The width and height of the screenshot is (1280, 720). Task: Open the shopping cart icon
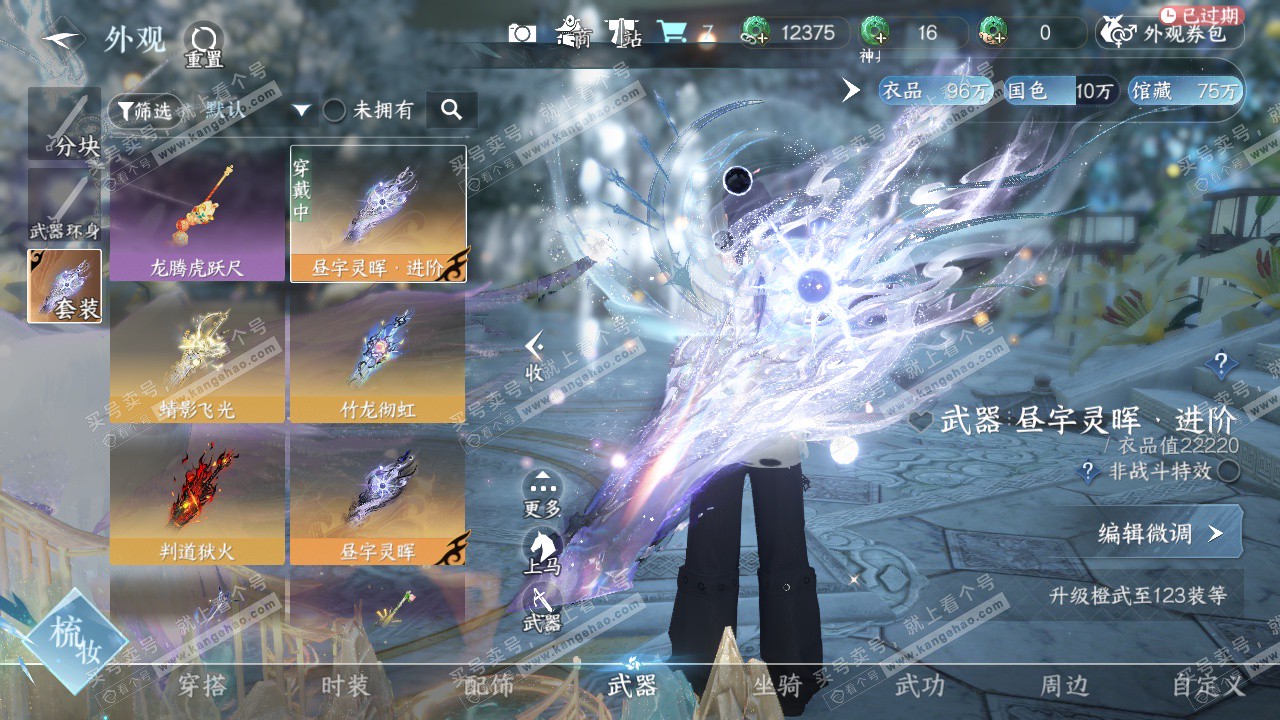(x=672, y=33)
